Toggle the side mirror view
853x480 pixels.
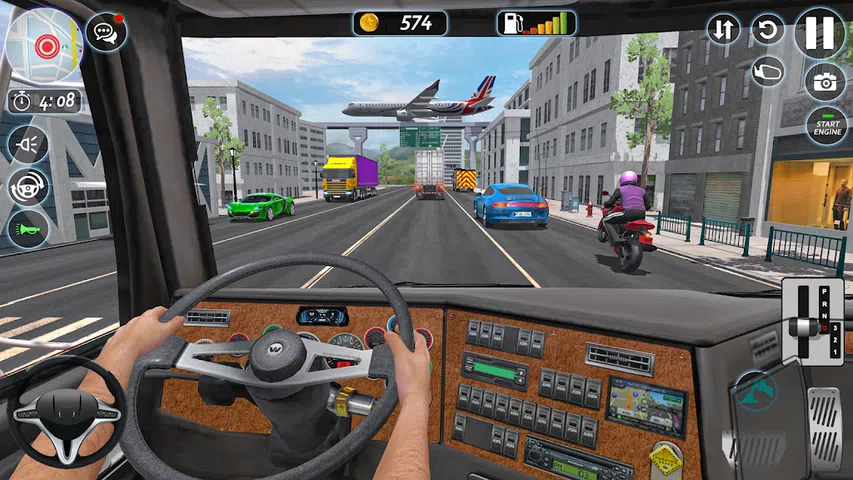[768, 71]
